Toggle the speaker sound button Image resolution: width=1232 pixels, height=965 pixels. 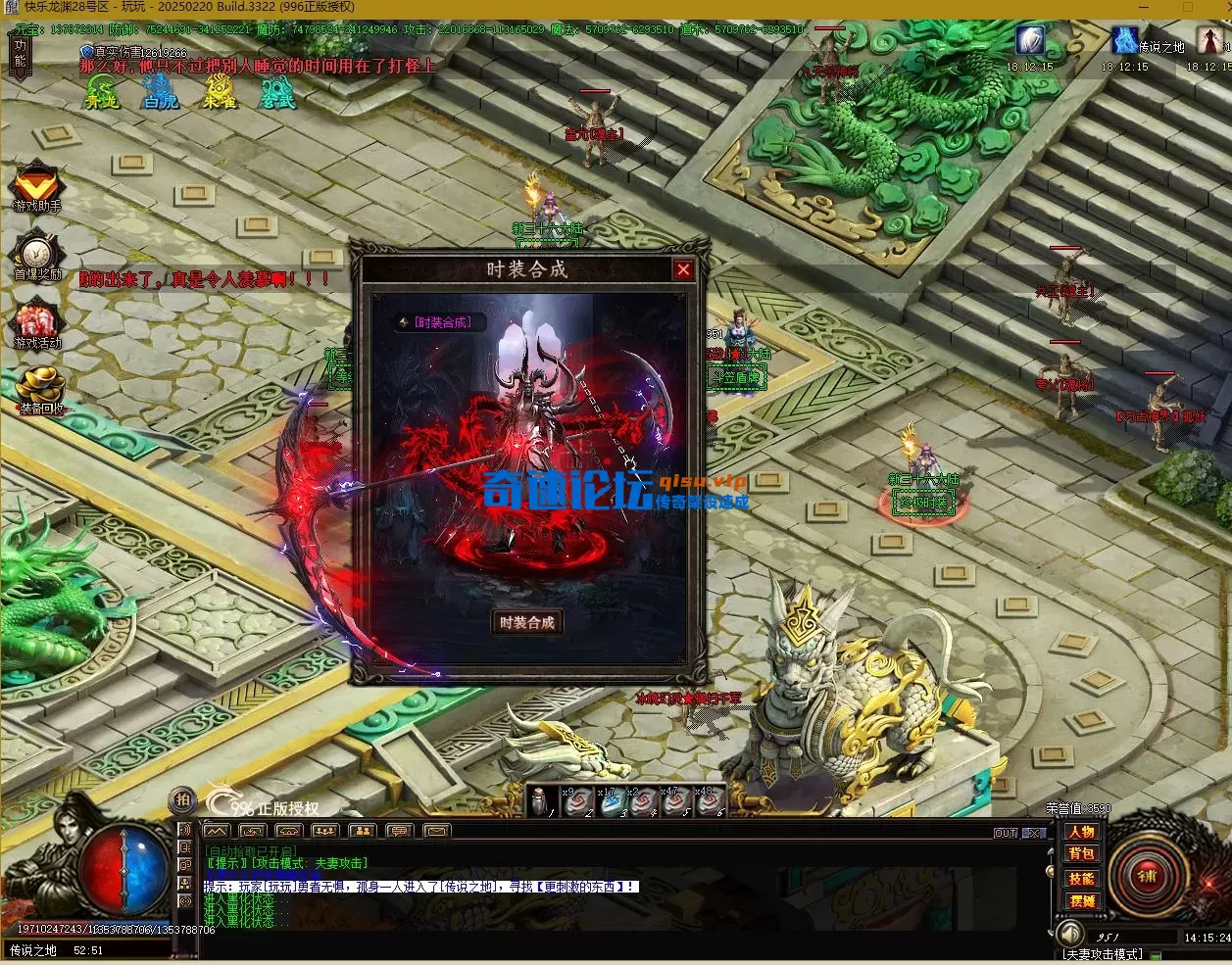[x=1070, y=934]
